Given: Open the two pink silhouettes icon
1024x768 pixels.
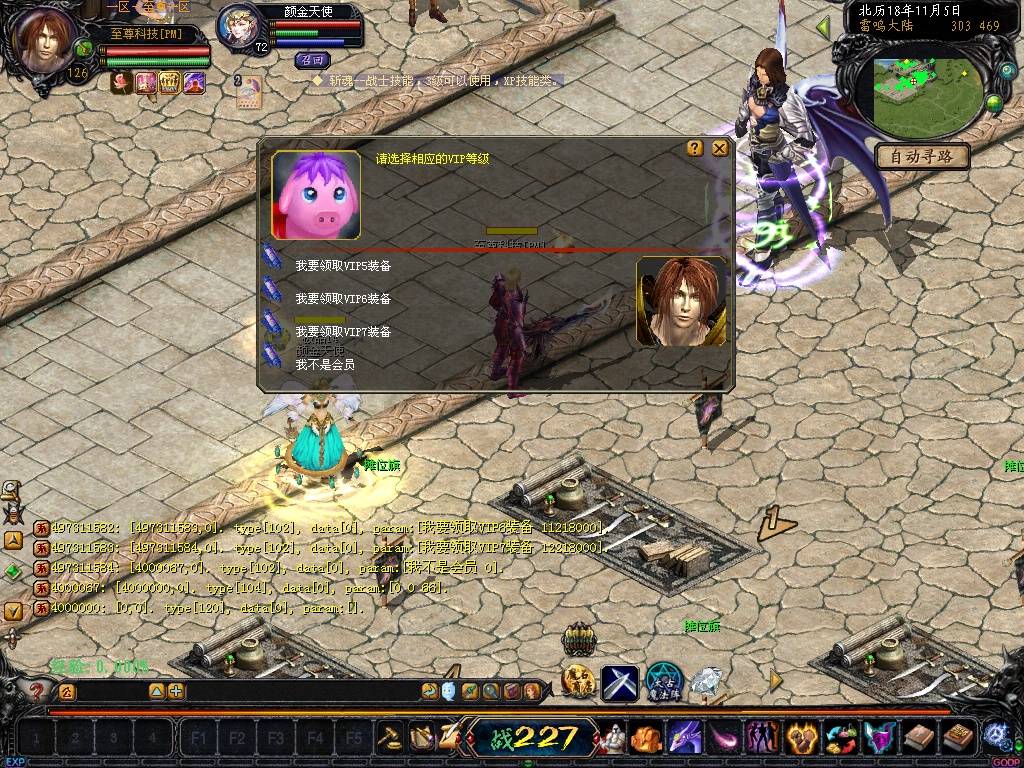Looking at the screenshot, I should pos(761,738).
